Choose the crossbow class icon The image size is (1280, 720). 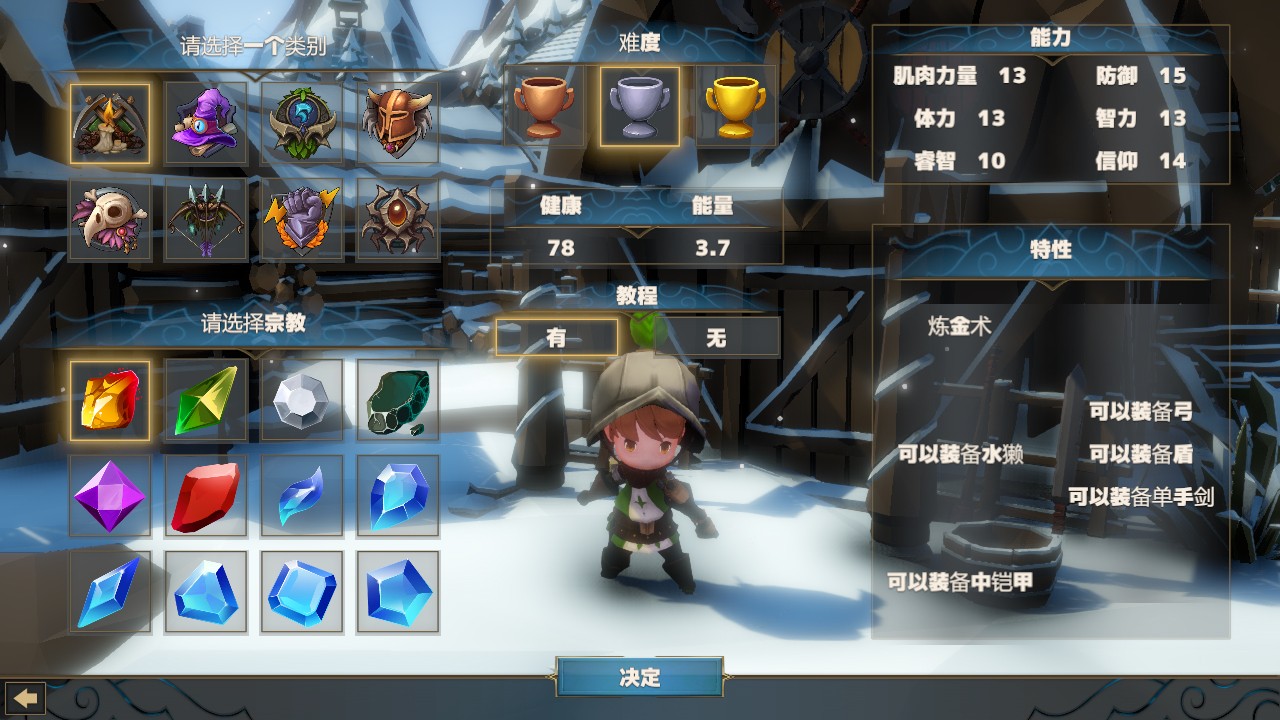coord(206,219)
